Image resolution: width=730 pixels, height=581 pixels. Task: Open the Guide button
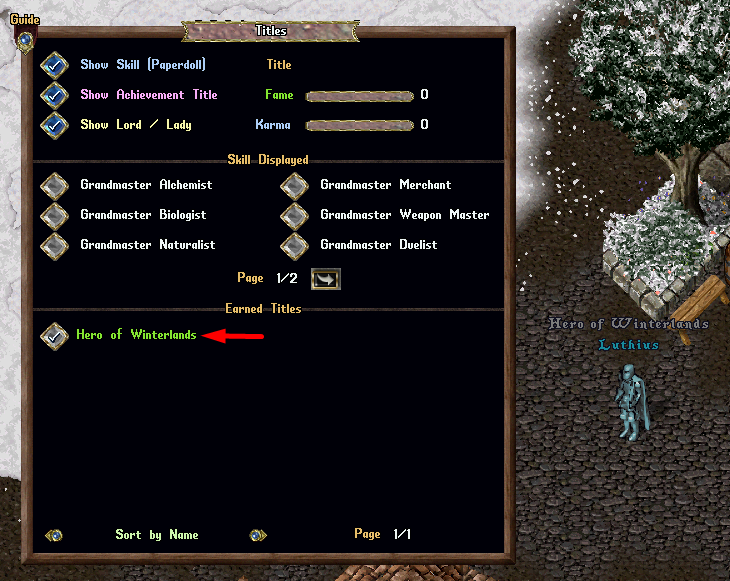click(x=25, y=40)
